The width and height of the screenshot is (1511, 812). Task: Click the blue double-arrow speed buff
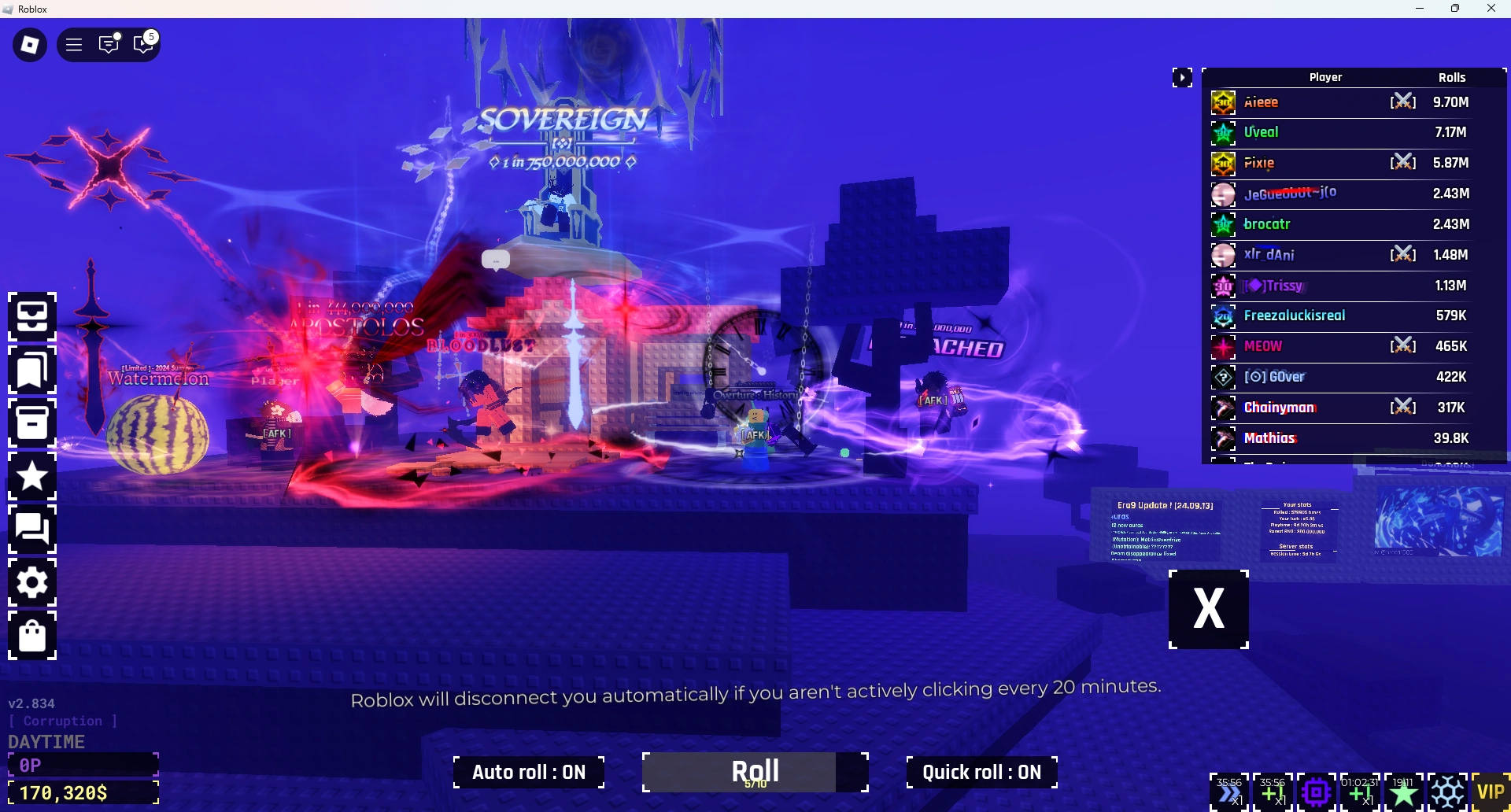(1229, 793)
